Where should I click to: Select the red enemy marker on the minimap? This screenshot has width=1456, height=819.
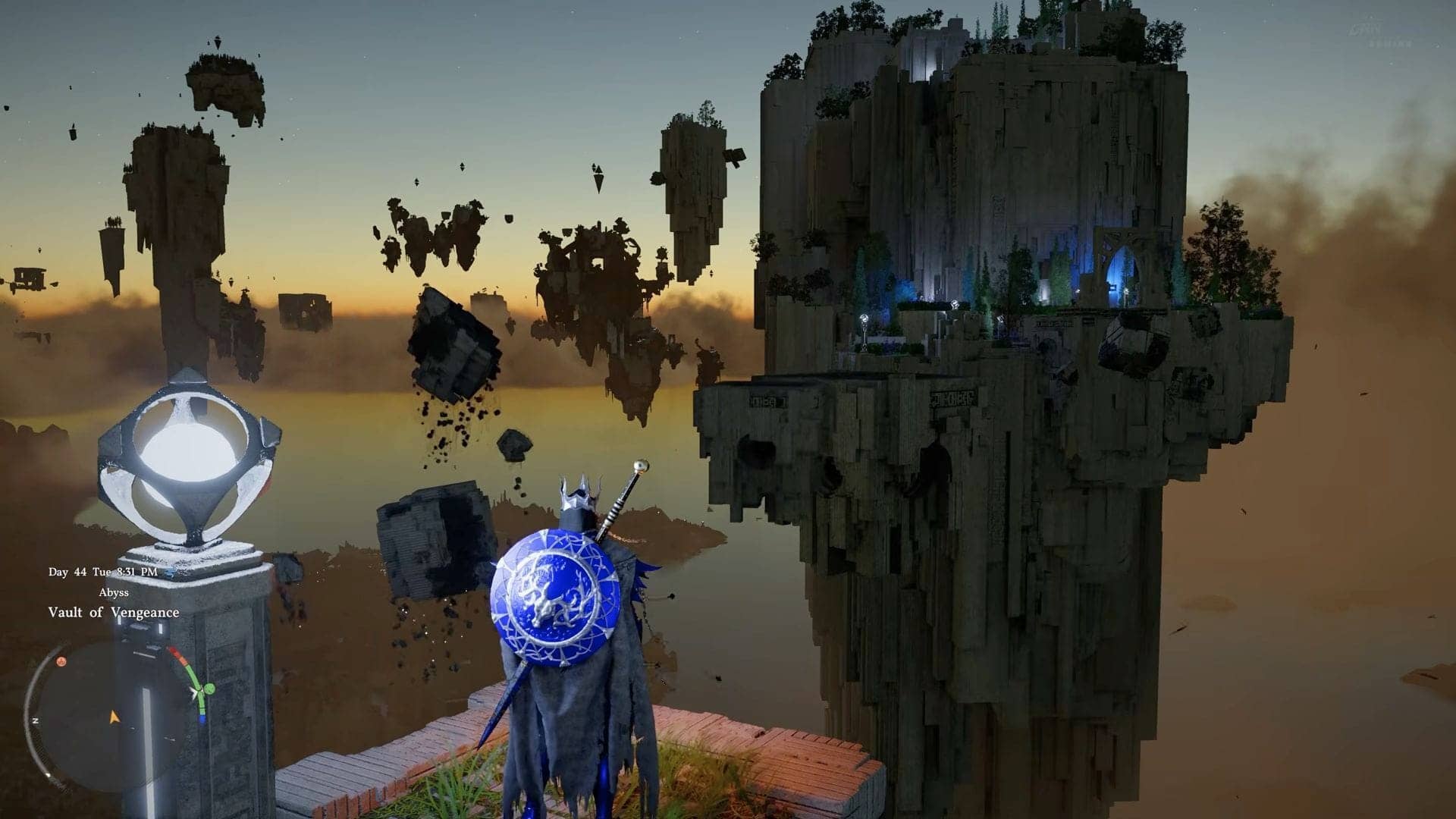point(62,662)
